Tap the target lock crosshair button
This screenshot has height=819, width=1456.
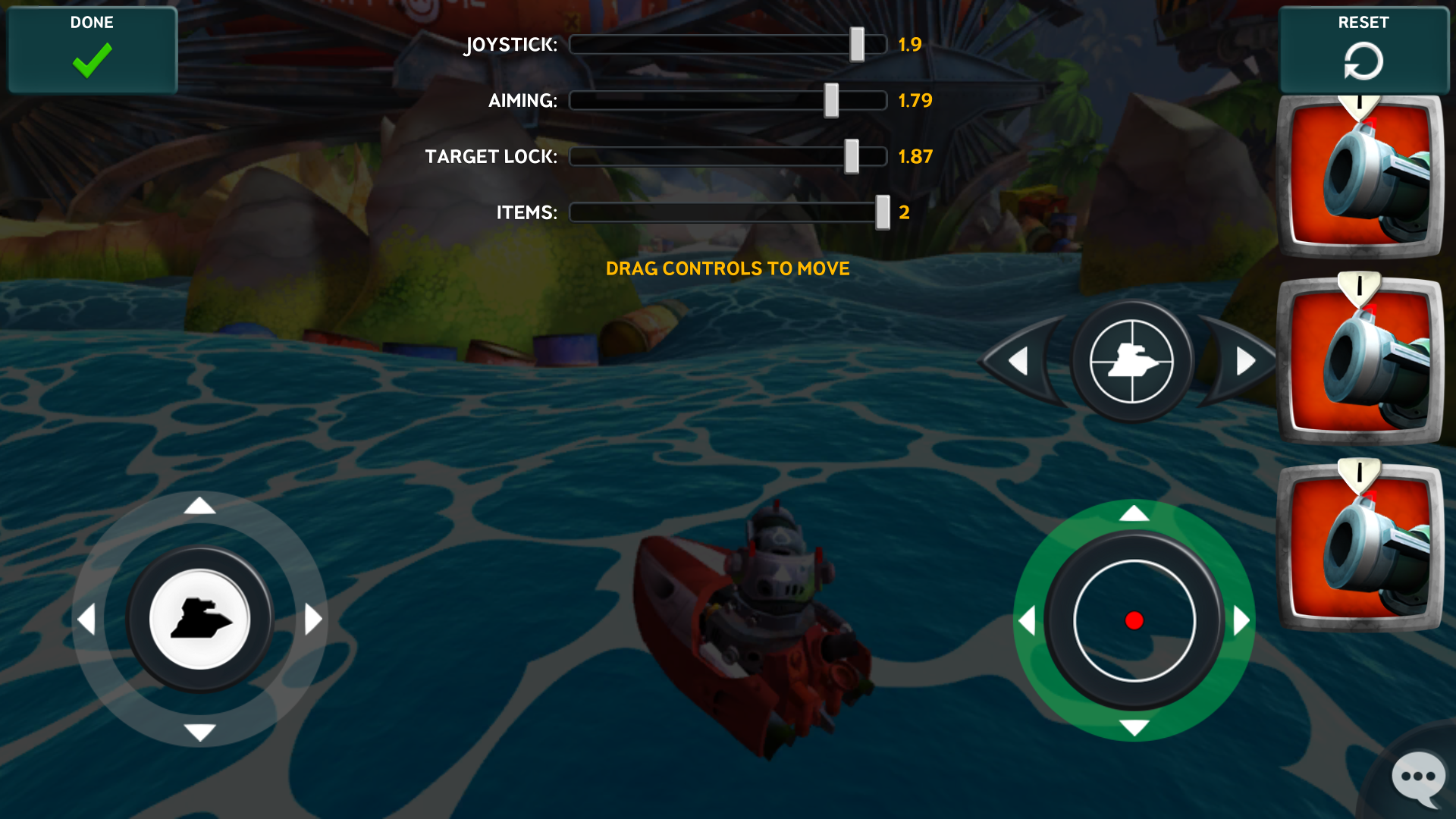click(1131, 361)
